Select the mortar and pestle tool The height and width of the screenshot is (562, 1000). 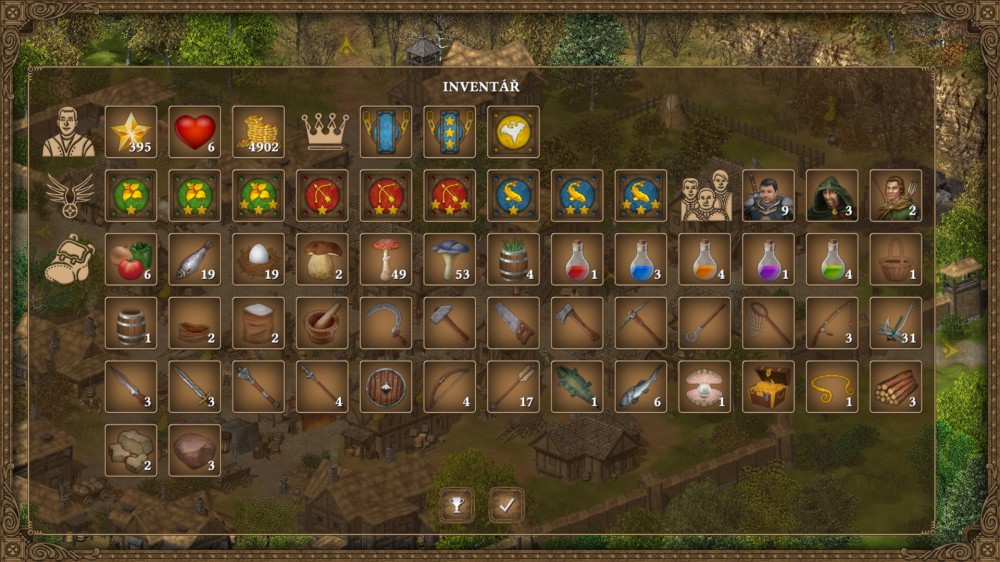tap(323, 323)
